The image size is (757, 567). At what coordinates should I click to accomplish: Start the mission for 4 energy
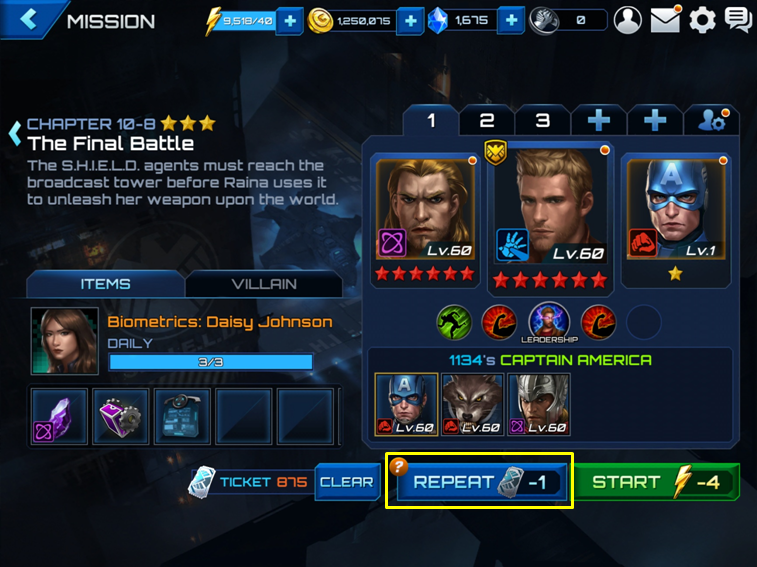656,482
